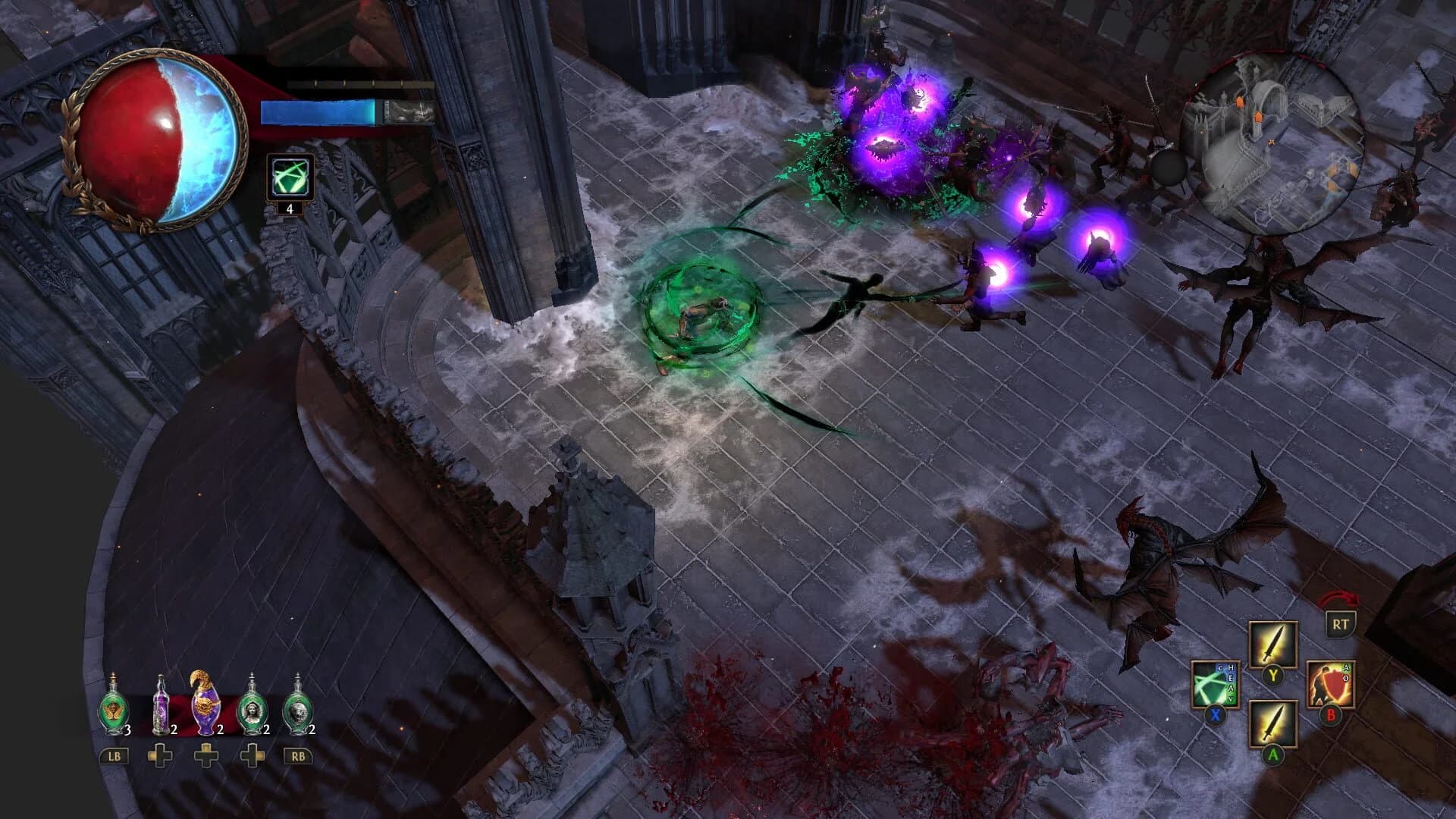
Task: Click the purple Lavianga's Spirit bottle flask
Action: pyautogui.click(x=162, y=709)
